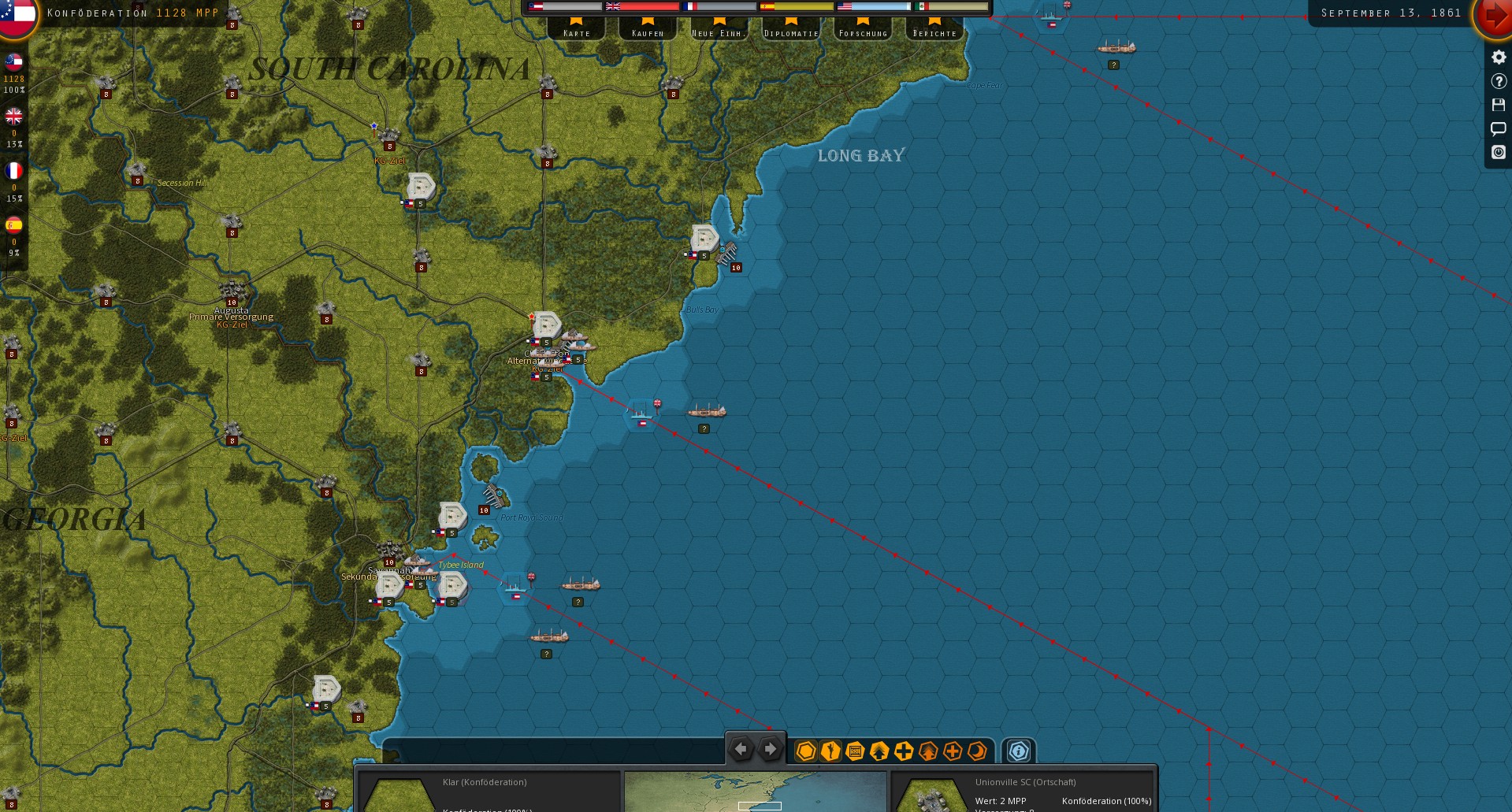
Task: Click the minimap at the bottom
Action: coord(755,792)
